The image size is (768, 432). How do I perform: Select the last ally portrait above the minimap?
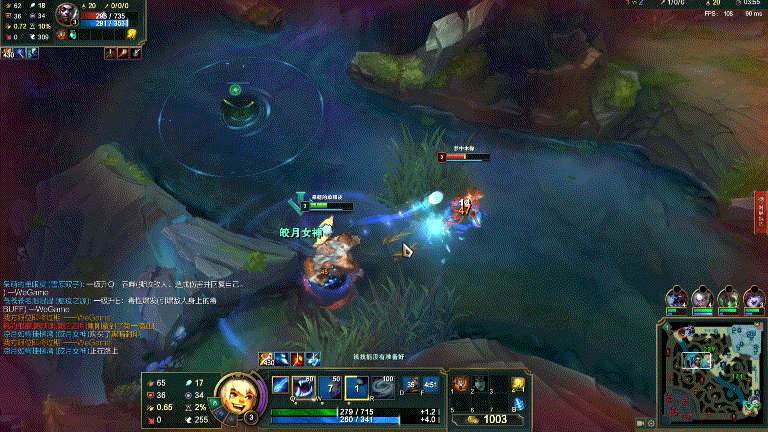[x=753, y=297]
